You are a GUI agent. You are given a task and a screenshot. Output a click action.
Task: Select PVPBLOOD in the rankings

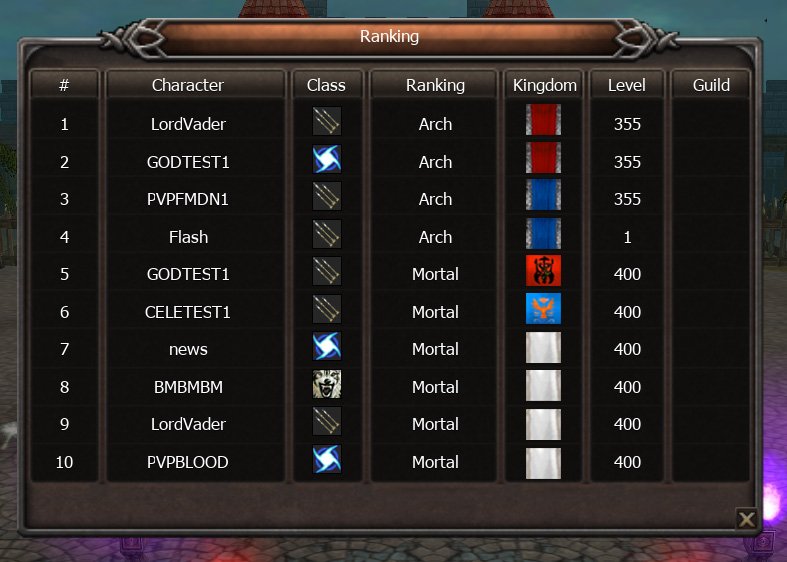click(188, 462)
